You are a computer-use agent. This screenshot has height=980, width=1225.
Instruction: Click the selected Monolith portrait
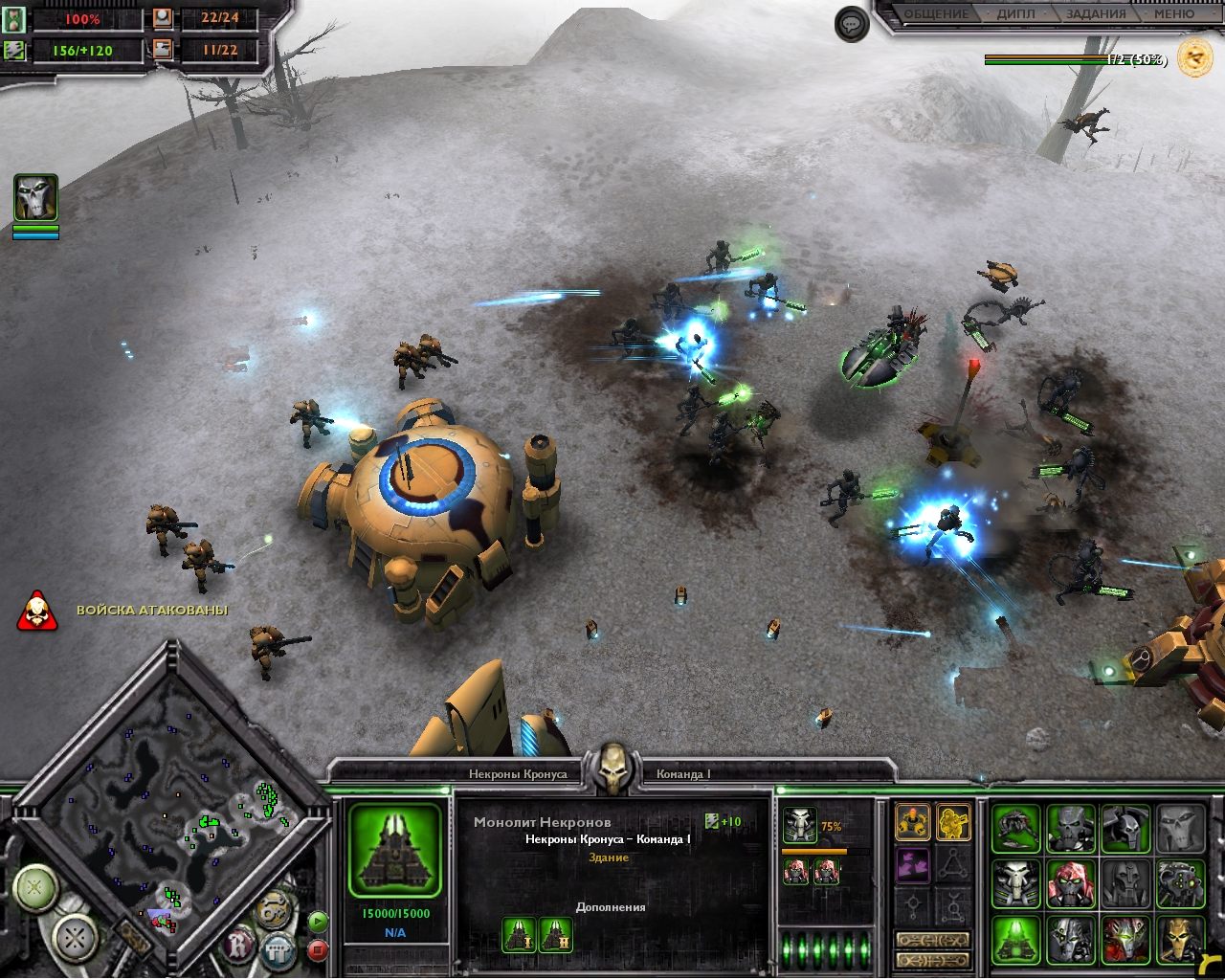click(394, 850)
